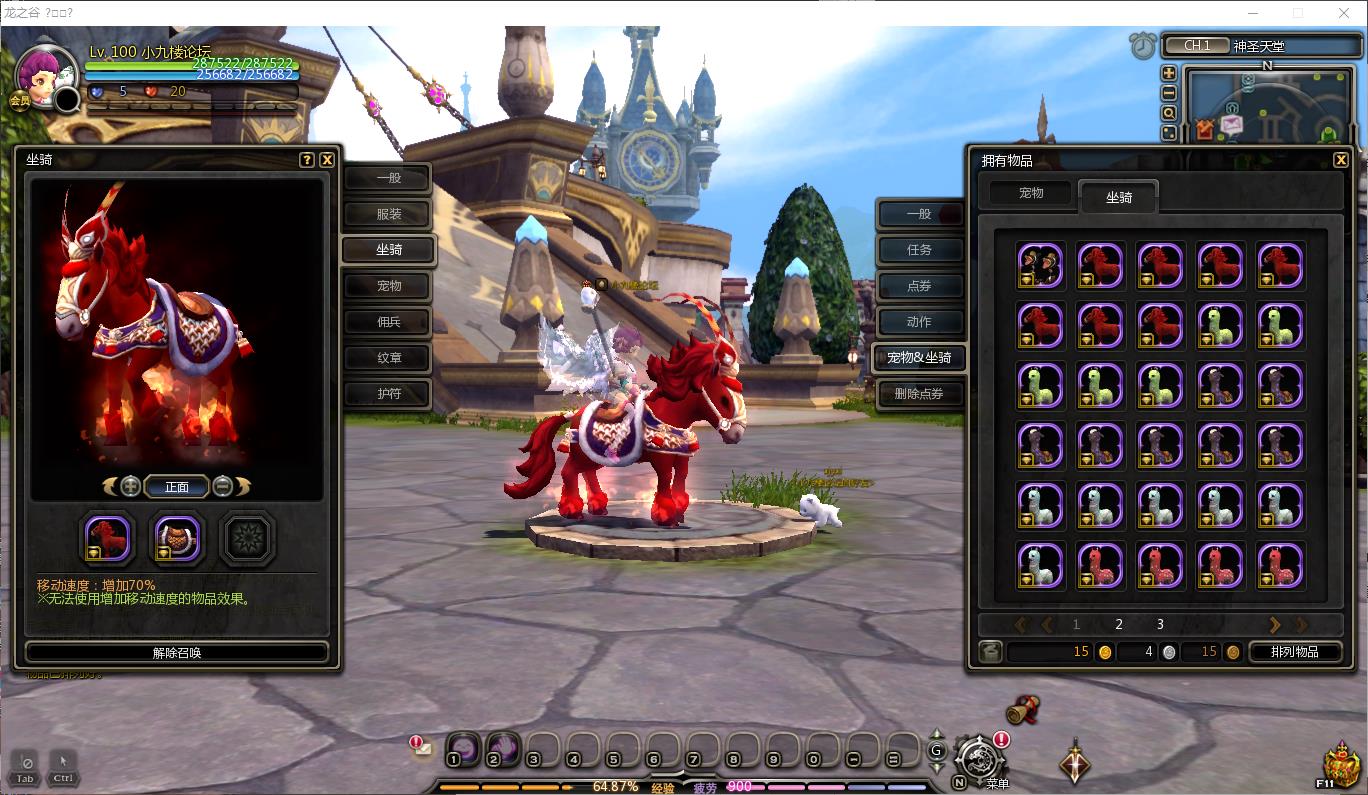Switch to the 宠物 tab beside mount panel
This screenshot has height=795, width=1368.
[388, 286]
